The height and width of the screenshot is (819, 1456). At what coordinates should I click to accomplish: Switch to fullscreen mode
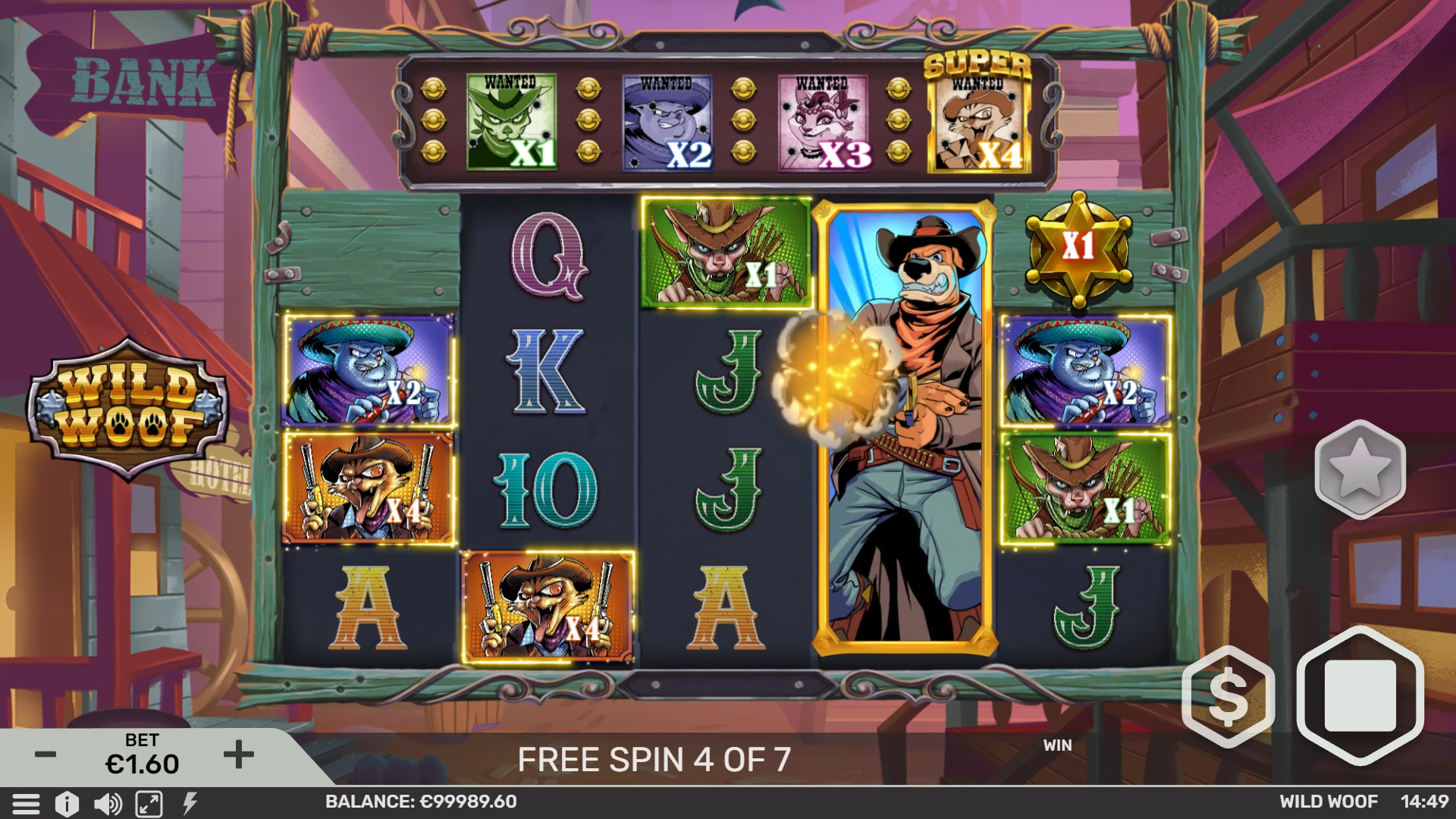149,803
